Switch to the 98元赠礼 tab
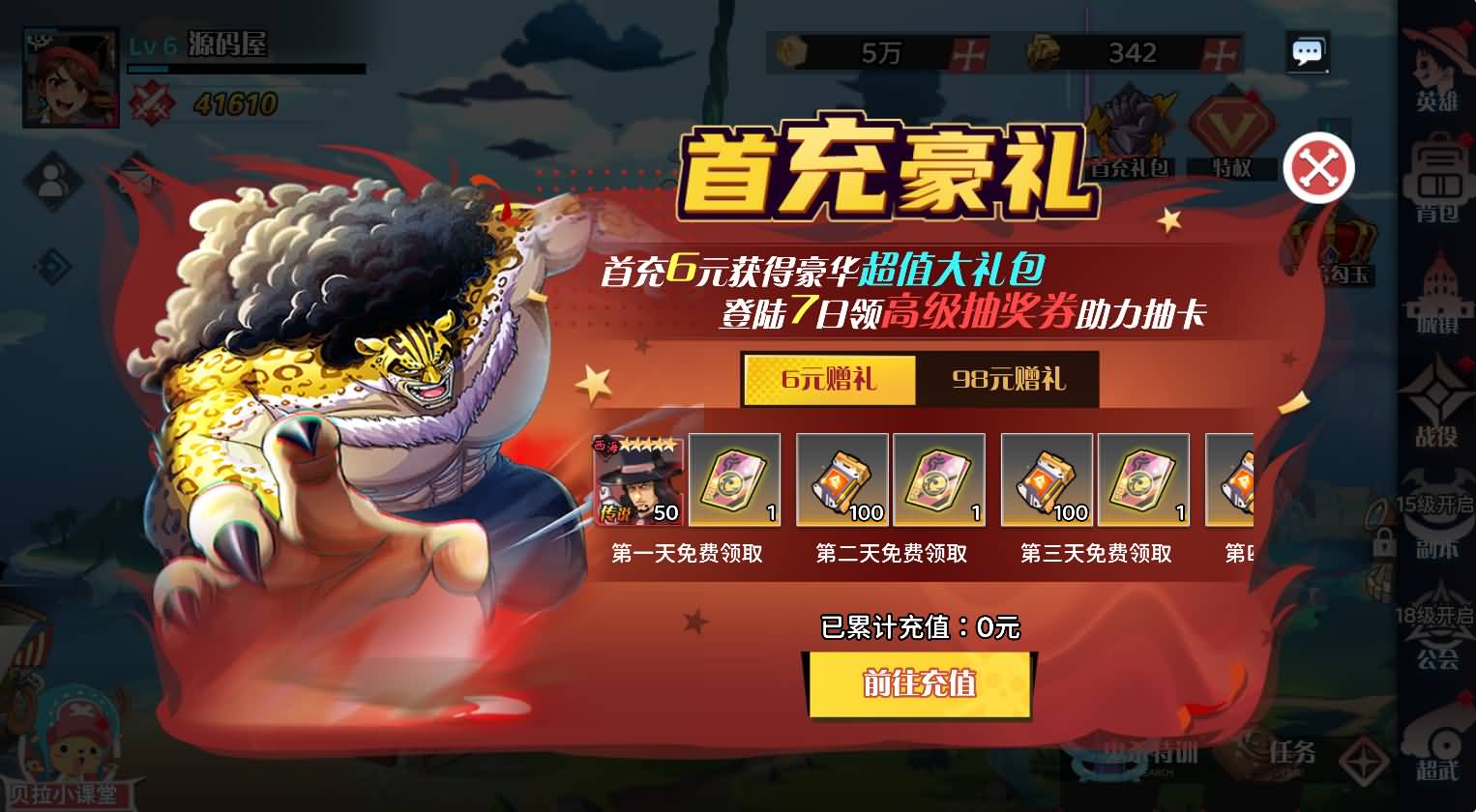 click(x=1008, y=380)
